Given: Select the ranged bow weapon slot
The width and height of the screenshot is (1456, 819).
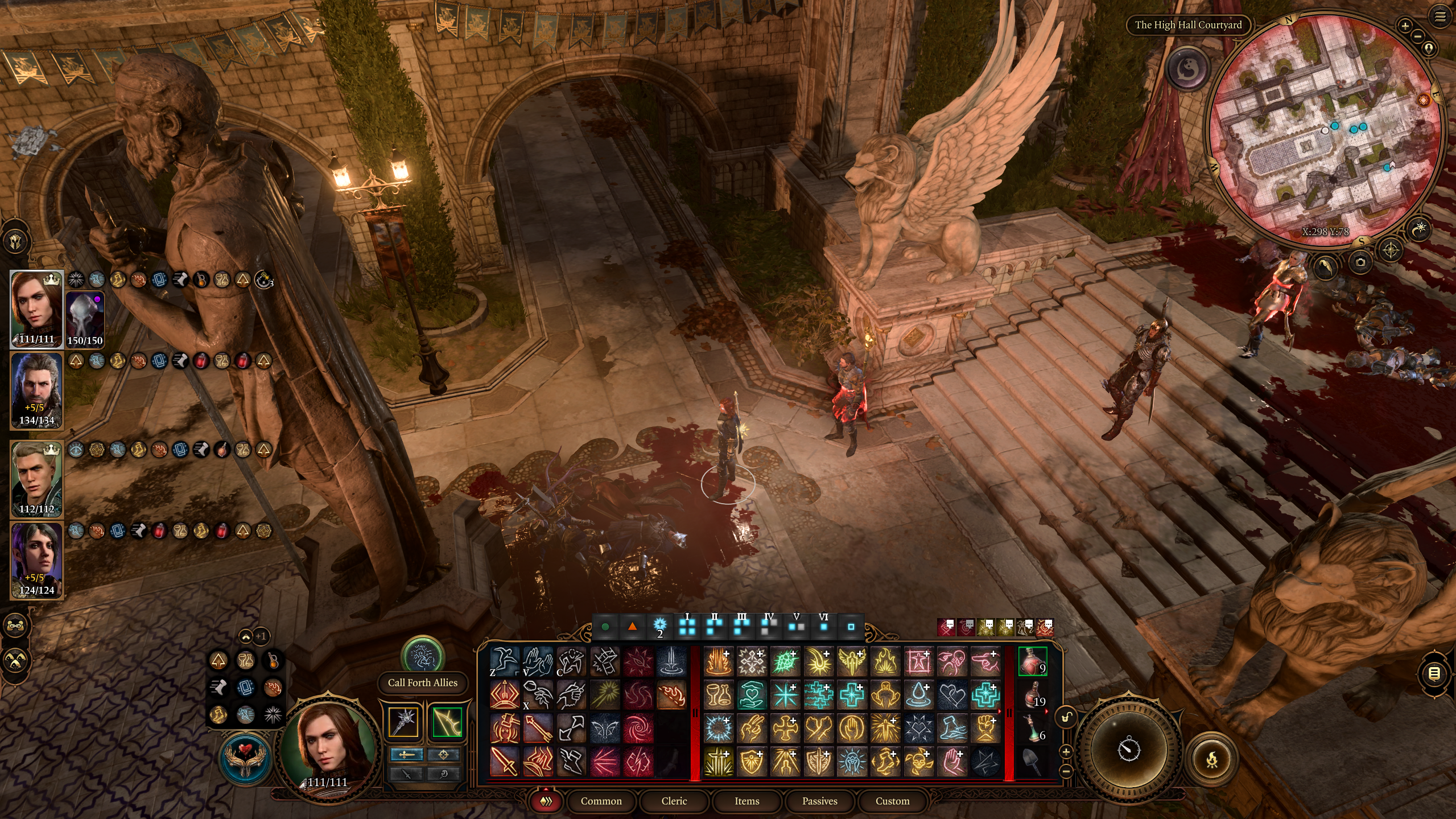Looking at the screenshot, I should (x=447, y=722).
